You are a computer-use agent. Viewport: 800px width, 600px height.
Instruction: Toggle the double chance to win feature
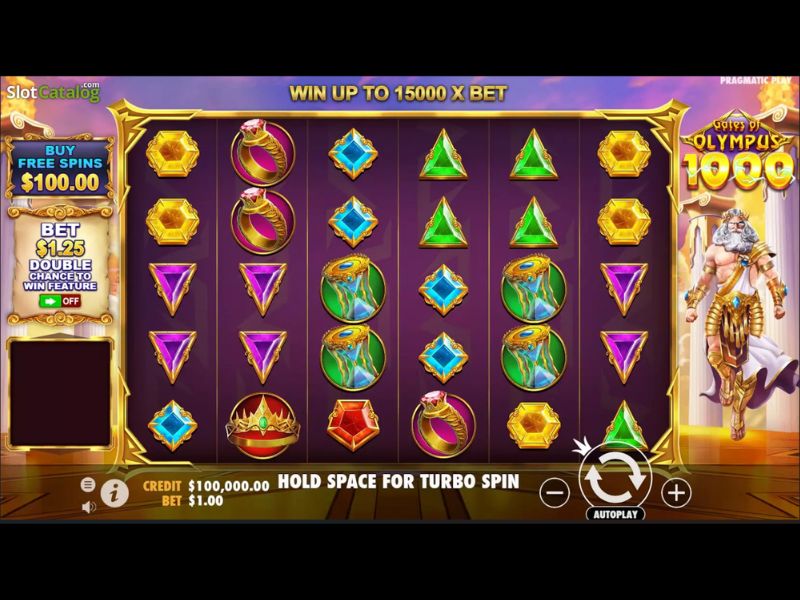coord(59,300)
